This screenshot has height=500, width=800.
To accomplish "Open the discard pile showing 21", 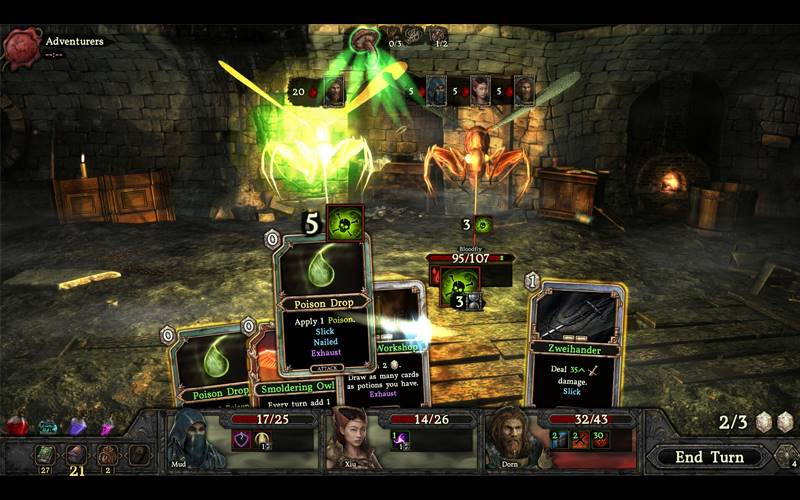I will click(76, 456).
